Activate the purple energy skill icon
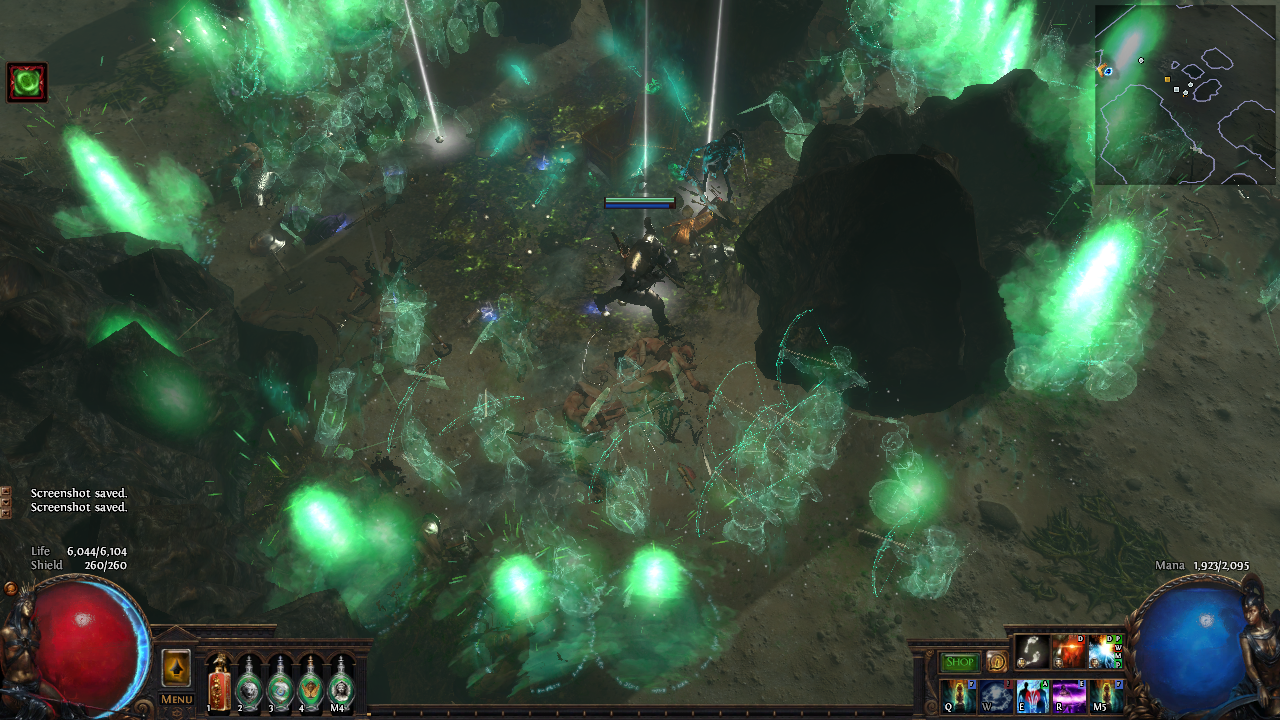Screen dimensions: 1280x720 1068,695
